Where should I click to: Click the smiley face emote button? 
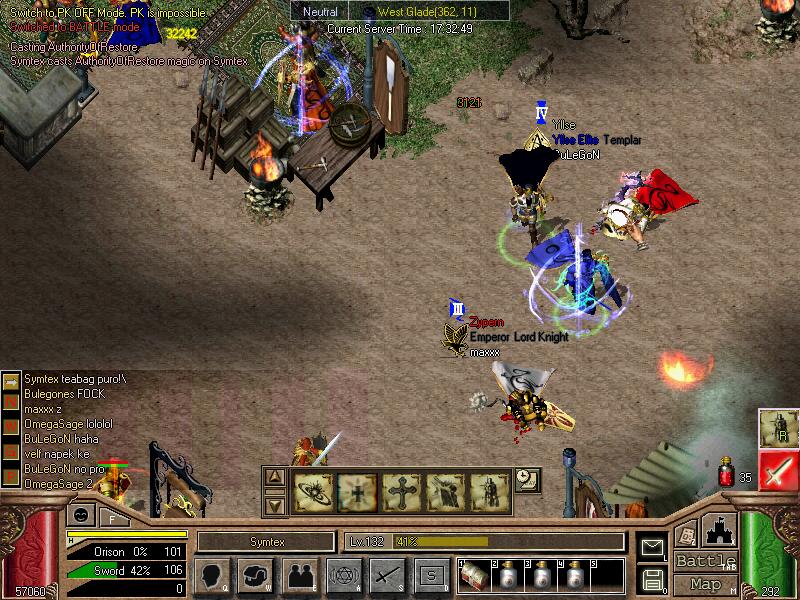tap(81, 515)
